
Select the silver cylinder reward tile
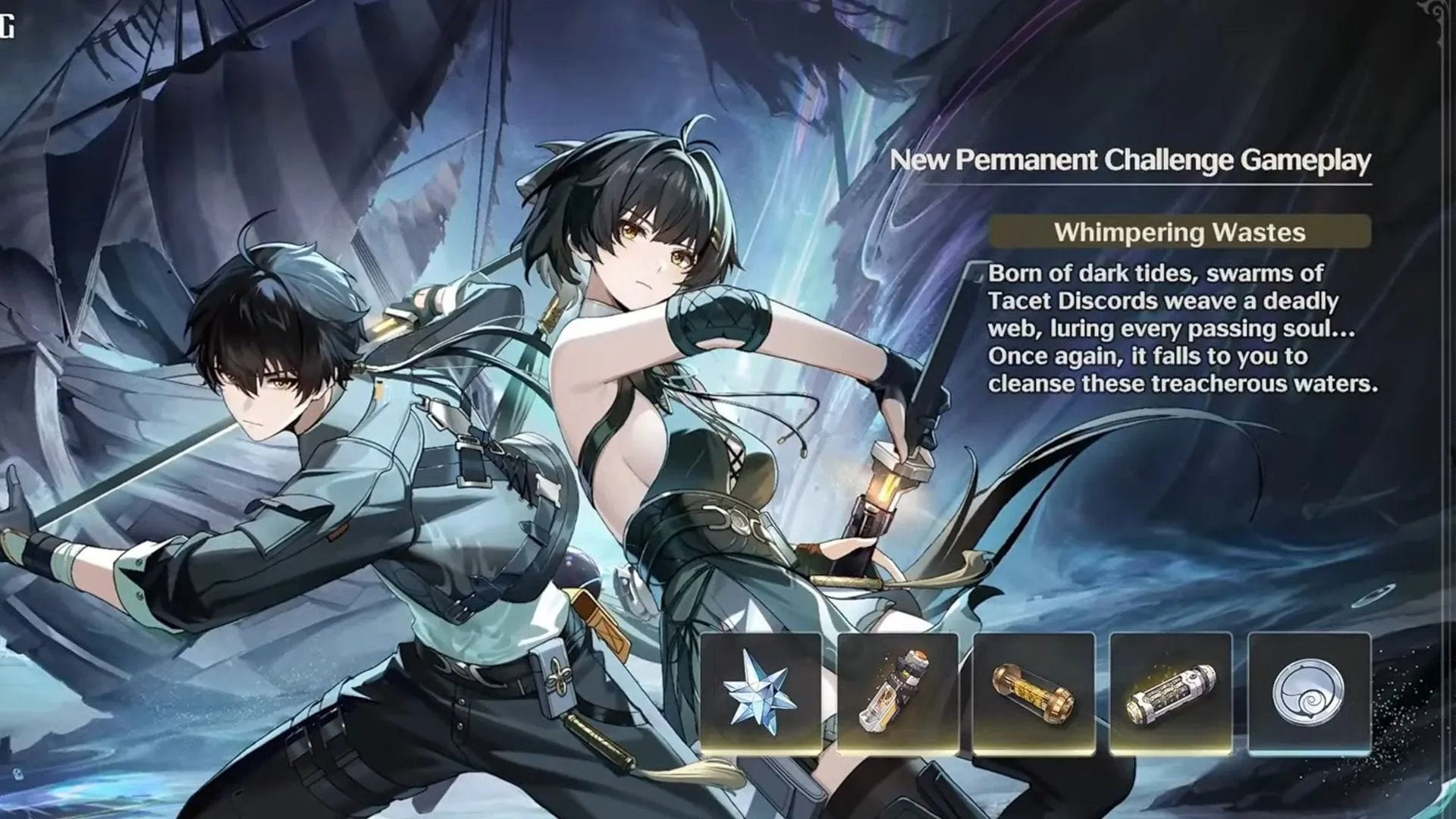click(x=1170, y=693)
